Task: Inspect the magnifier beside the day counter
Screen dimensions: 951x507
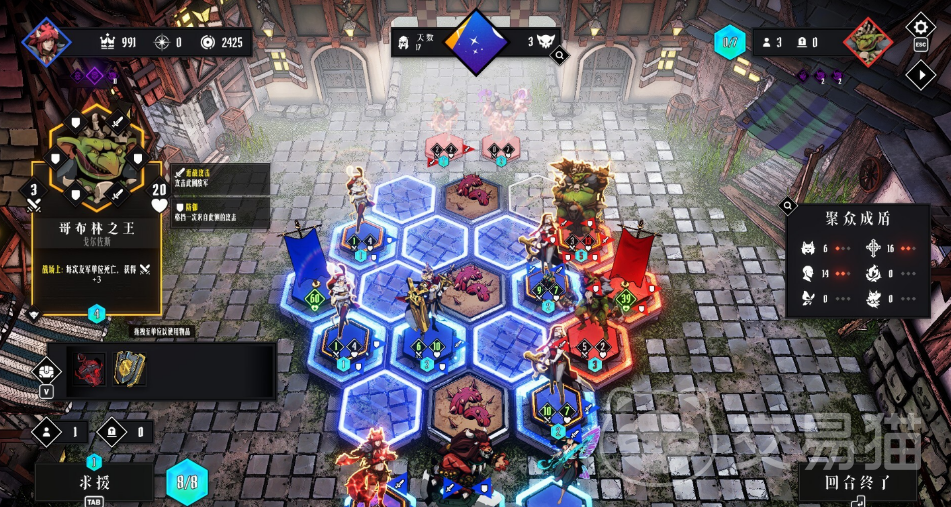Action: (559, 57)
